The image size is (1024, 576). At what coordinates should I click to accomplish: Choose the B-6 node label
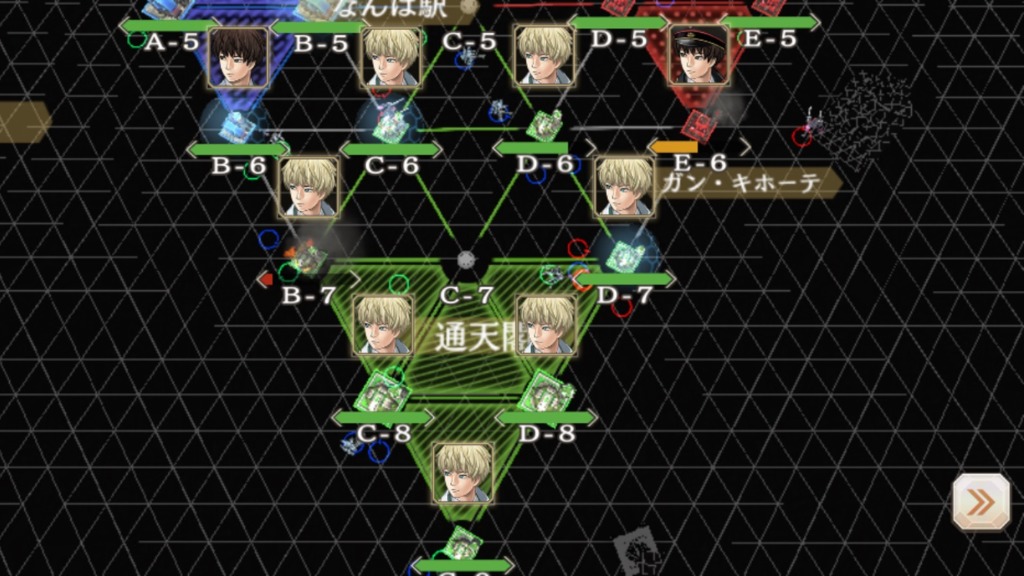[x=238, y=165]
